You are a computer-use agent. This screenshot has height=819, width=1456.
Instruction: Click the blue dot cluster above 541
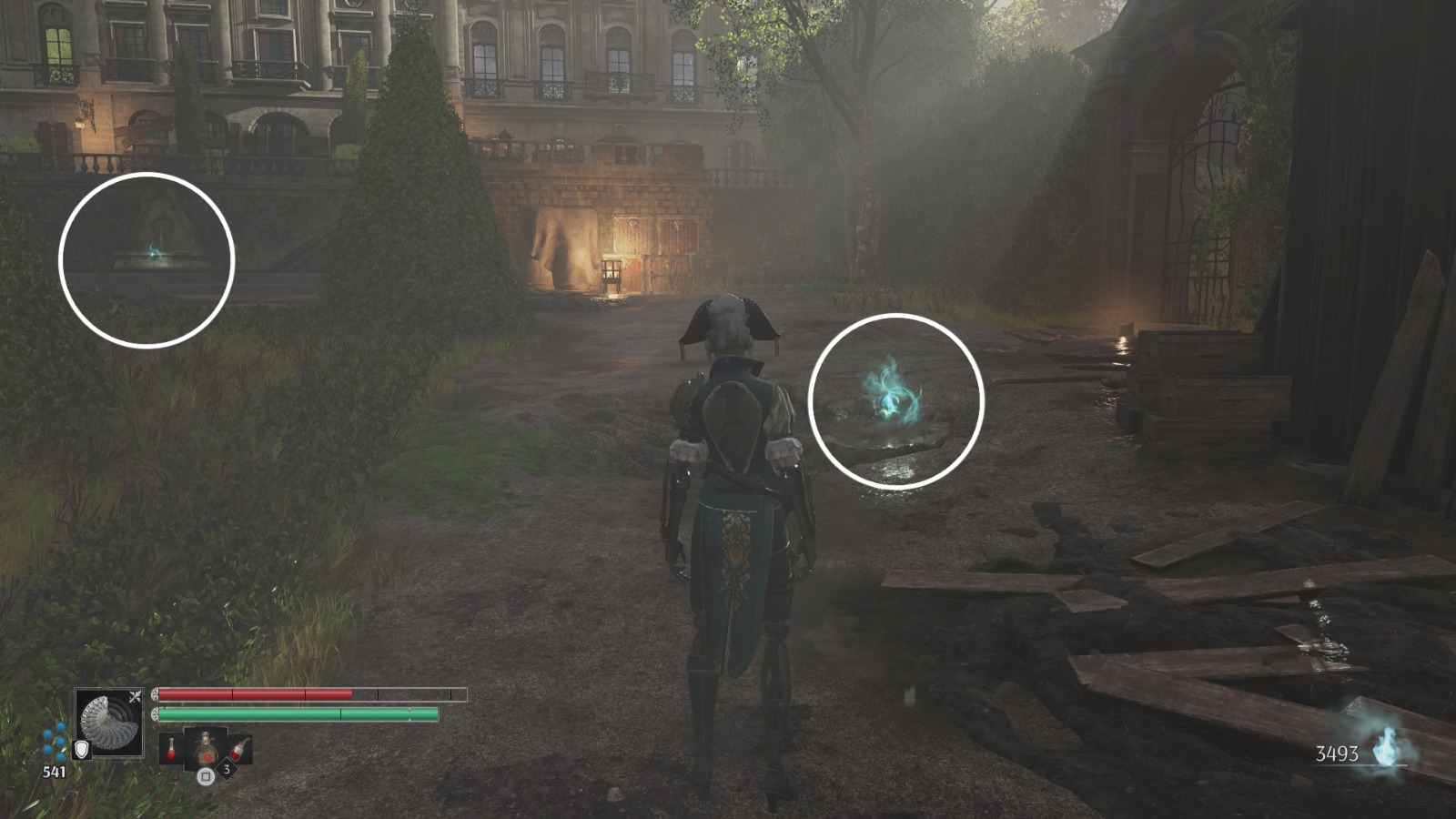55,742
